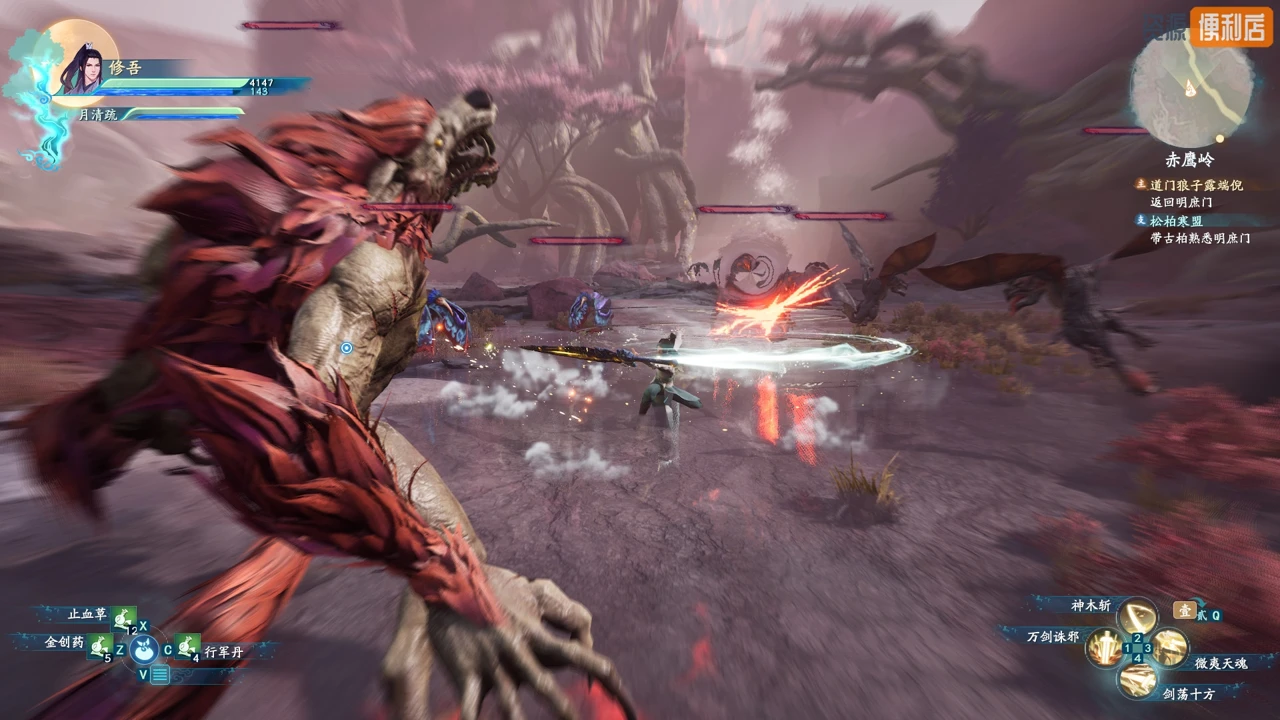Activate the 剑荡十方 skill

(x=1137, y=680)
